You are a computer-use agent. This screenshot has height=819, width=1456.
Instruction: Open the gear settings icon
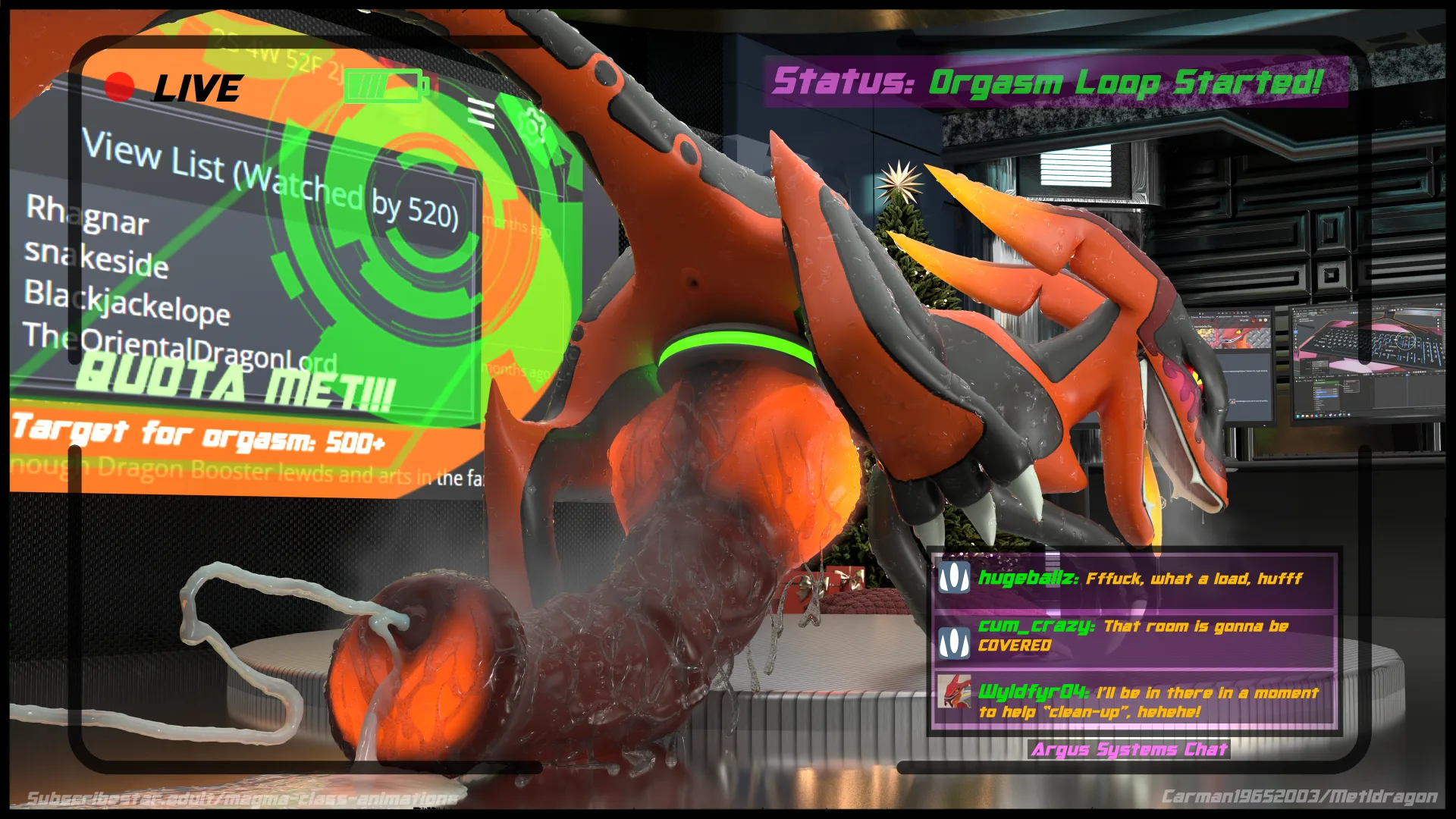click(x=534, y=125)
